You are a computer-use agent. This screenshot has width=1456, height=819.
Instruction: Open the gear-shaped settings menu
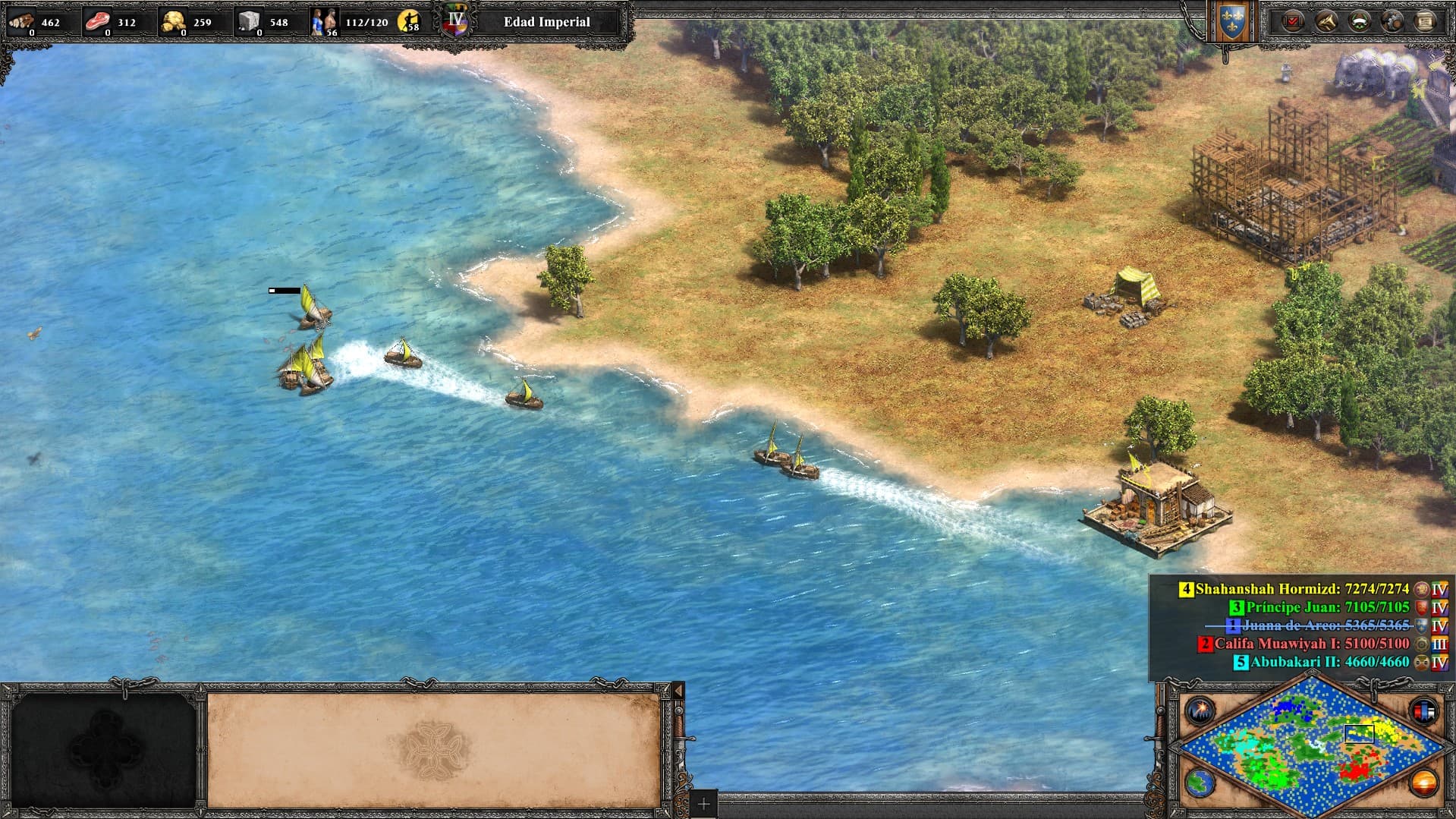pos(1392,21)
